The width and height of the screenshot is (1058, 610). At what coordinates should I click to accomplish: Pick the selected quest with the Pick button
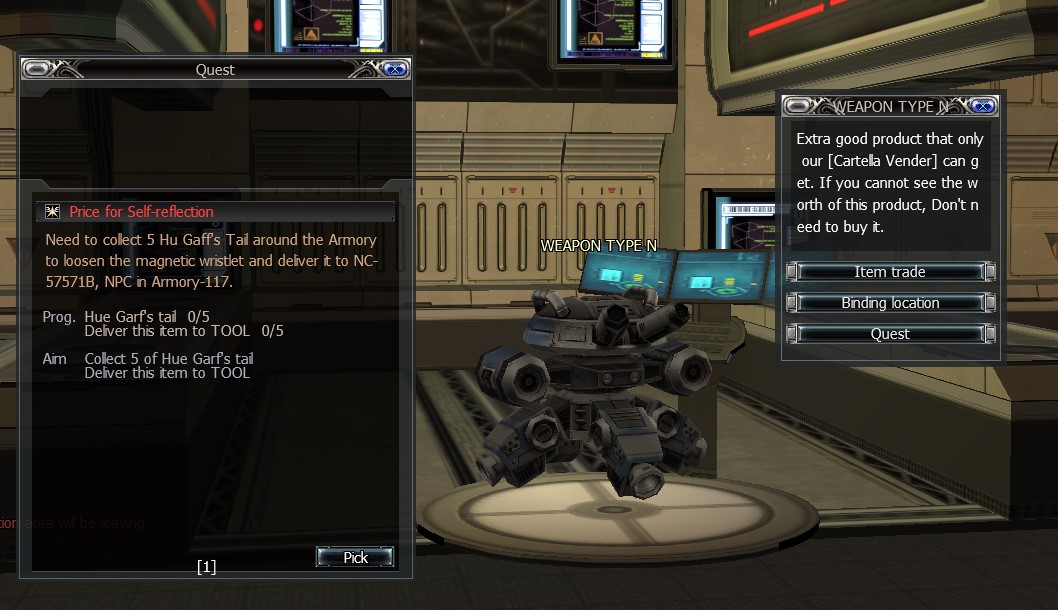pyautogui.click(x=355, y=558)
